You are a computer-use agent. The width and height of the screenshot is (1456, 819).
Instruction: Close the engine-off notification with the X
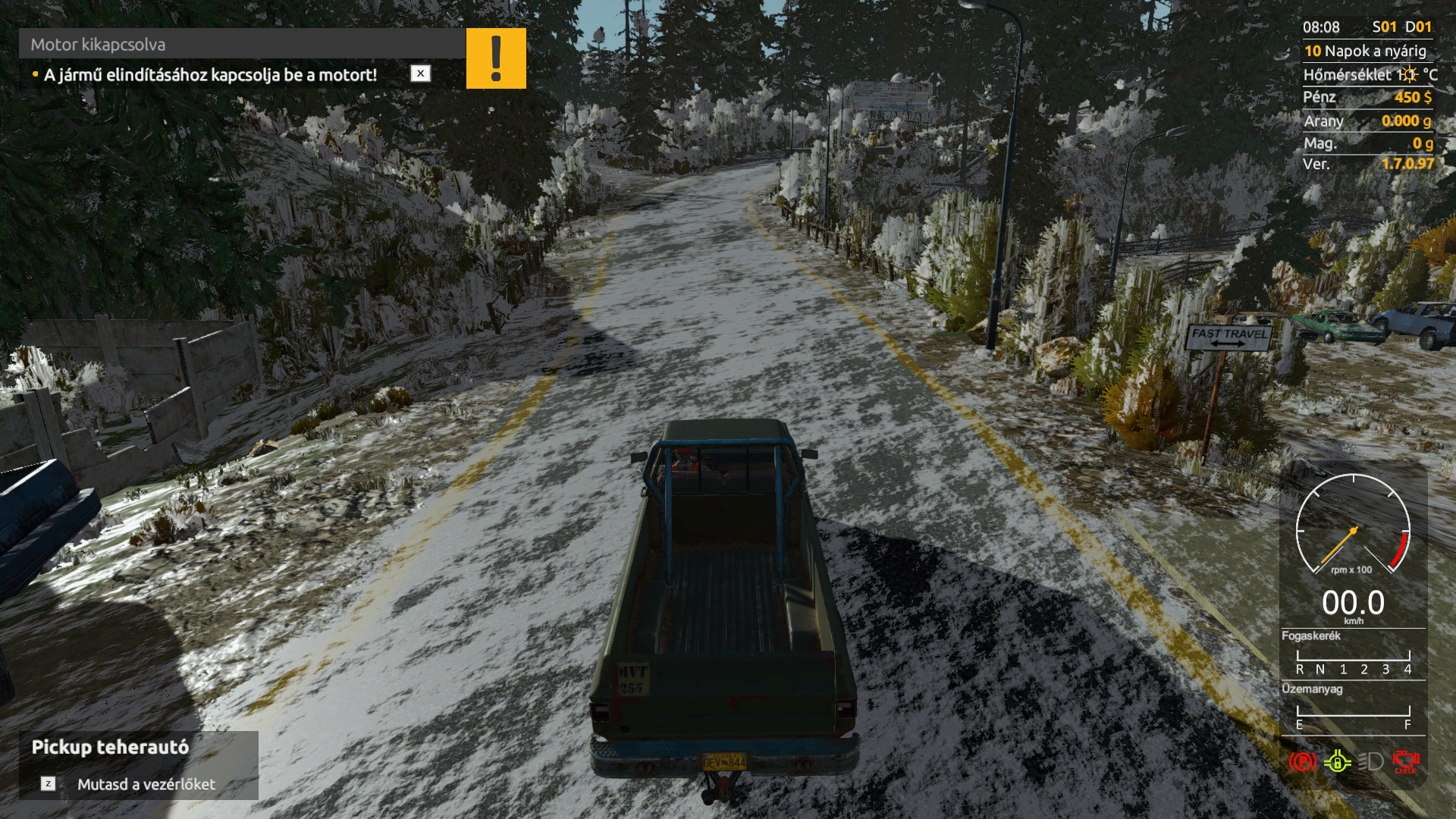click(x=420, y=74)
